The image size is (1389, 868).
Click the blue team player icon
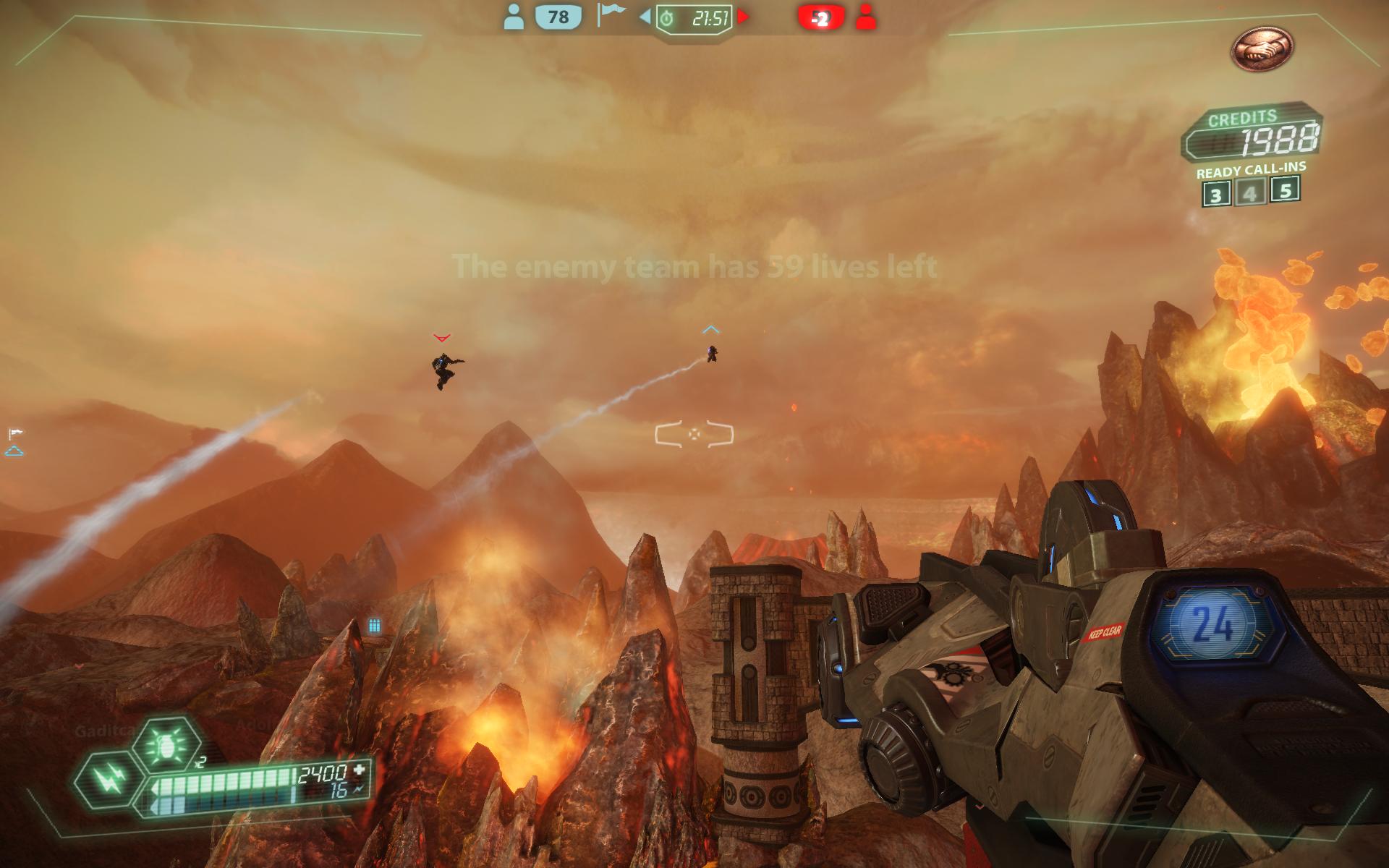(x=514, y=17)
